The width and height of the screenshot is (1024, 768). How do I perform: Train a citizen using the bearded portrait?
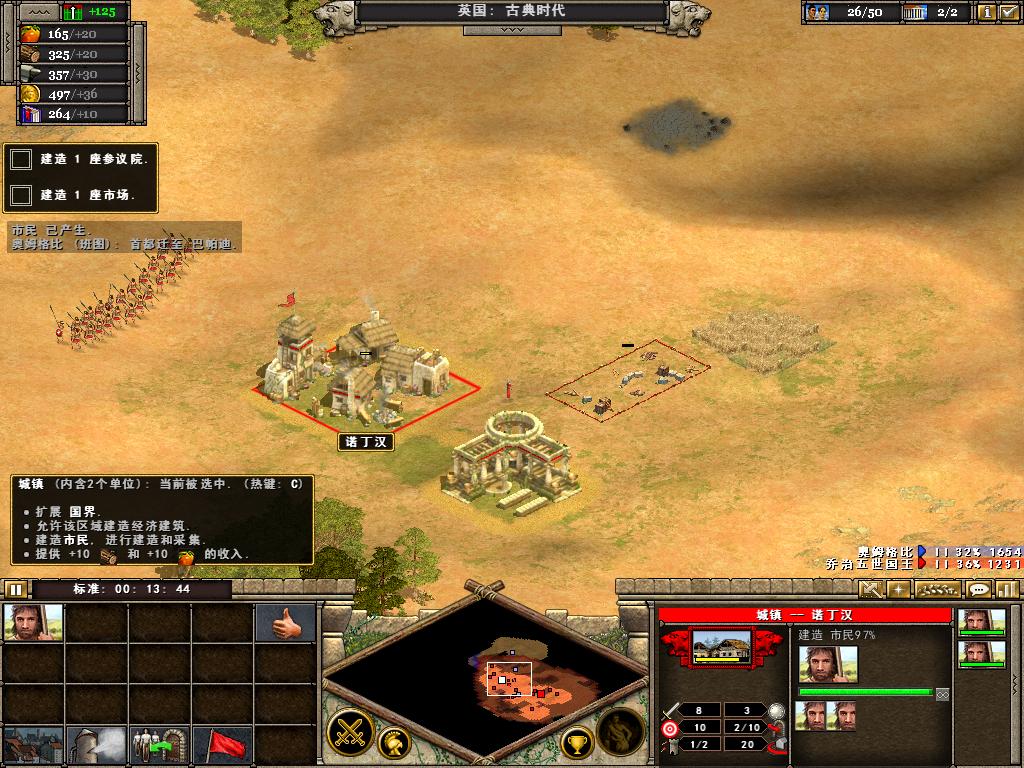33,623
